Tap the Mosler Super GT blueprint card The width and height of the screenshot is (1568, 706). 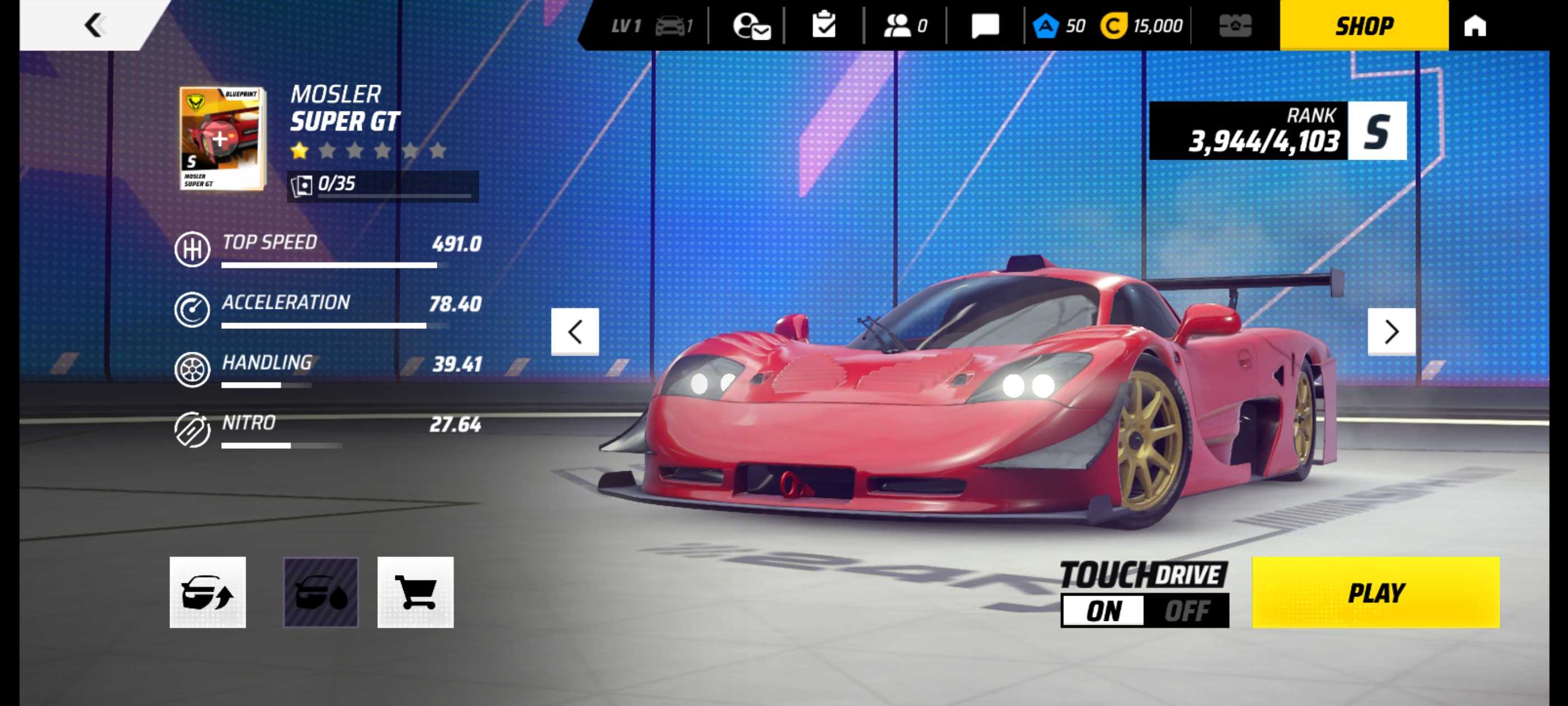[x=222, y=138]
